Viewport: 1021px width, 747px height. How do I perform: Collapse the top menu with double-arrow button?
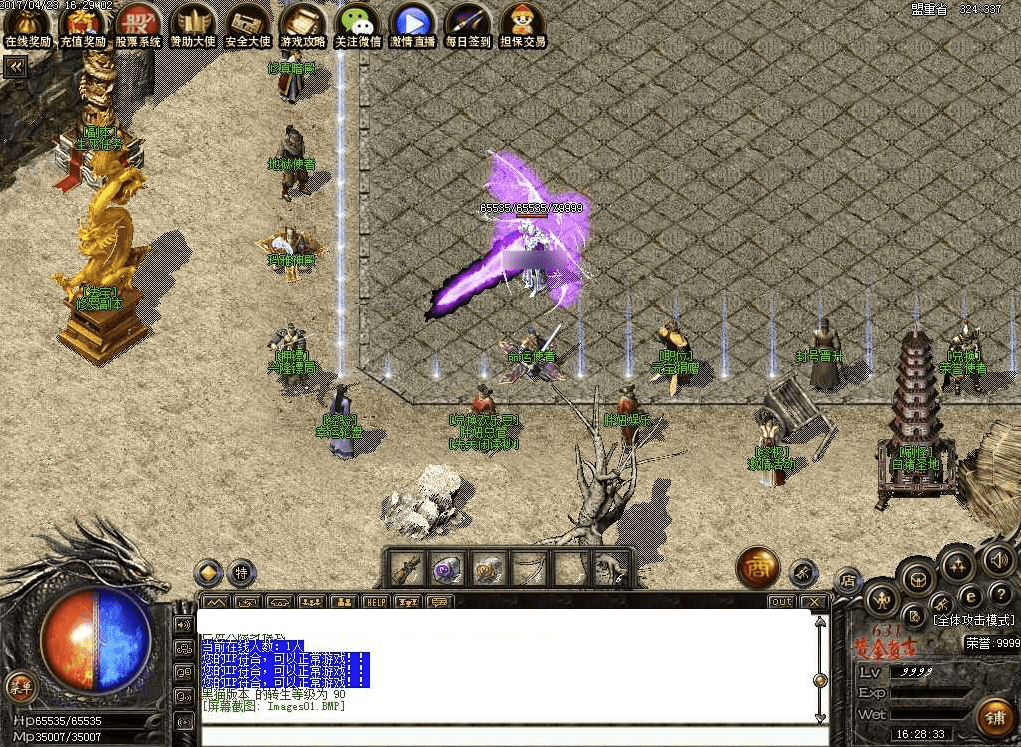[x=16, y=67]
